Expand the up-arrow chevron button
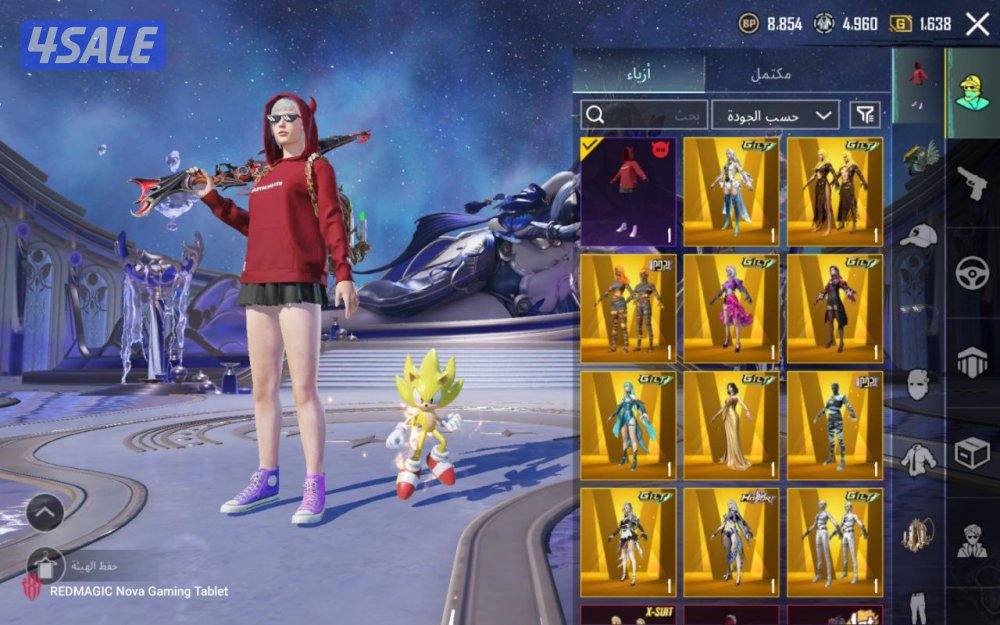This screenshot has height=625, width=1000. tap(45, 514)
